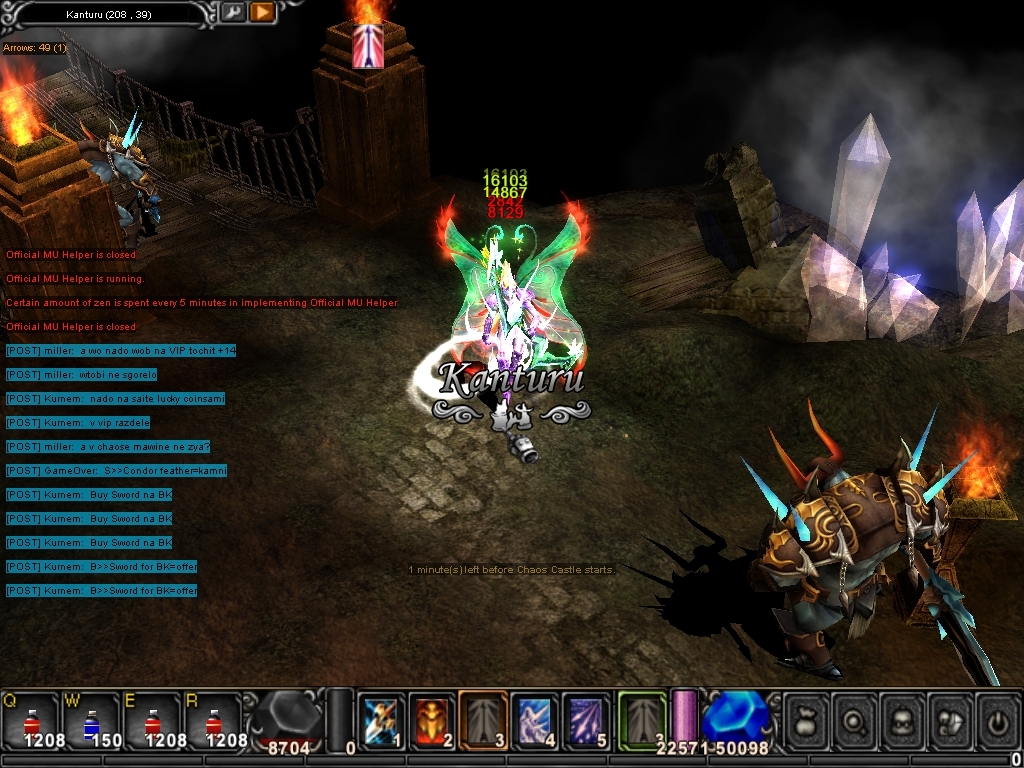Select the red-gold skill in slot 2
This screenshot has height=768, width=1024.
(432, 720)
